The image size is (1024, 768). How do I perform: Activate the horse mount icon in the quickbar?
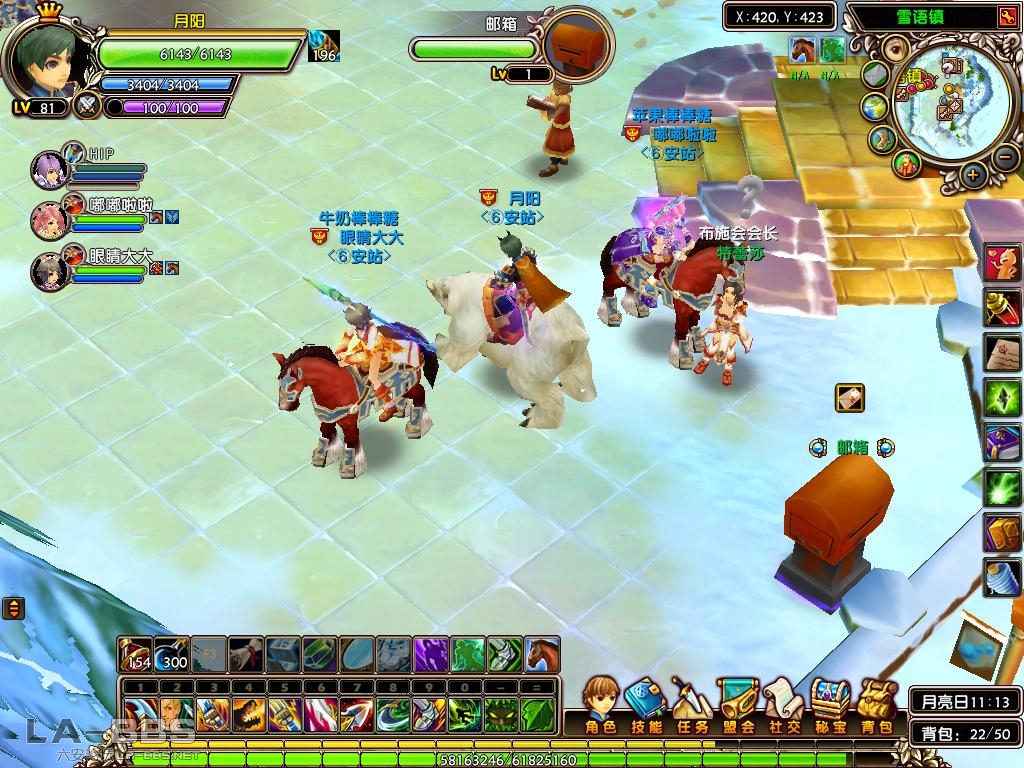(x=541, y=655)
